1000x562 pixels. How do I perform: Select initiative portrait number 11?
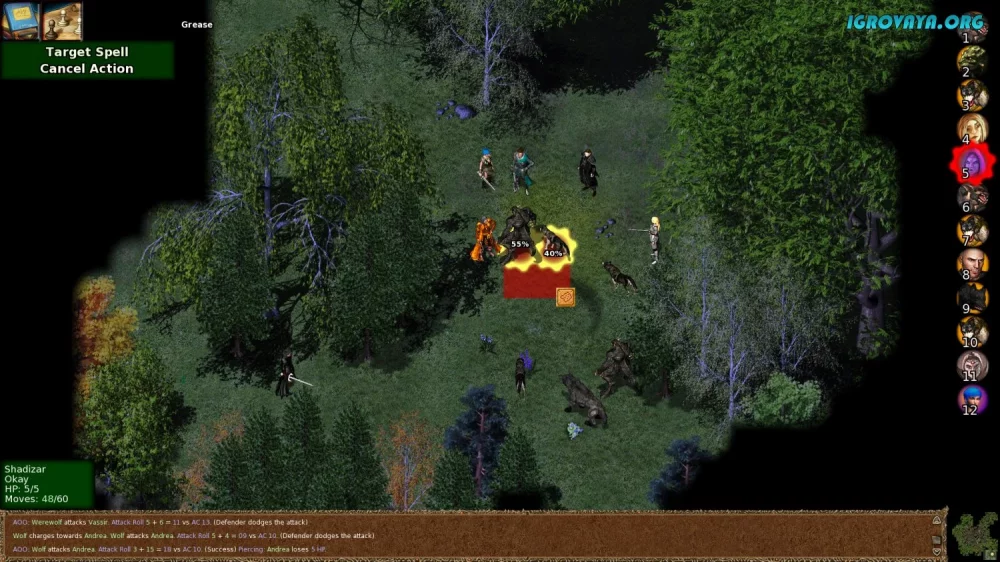(x=972, y=366)
